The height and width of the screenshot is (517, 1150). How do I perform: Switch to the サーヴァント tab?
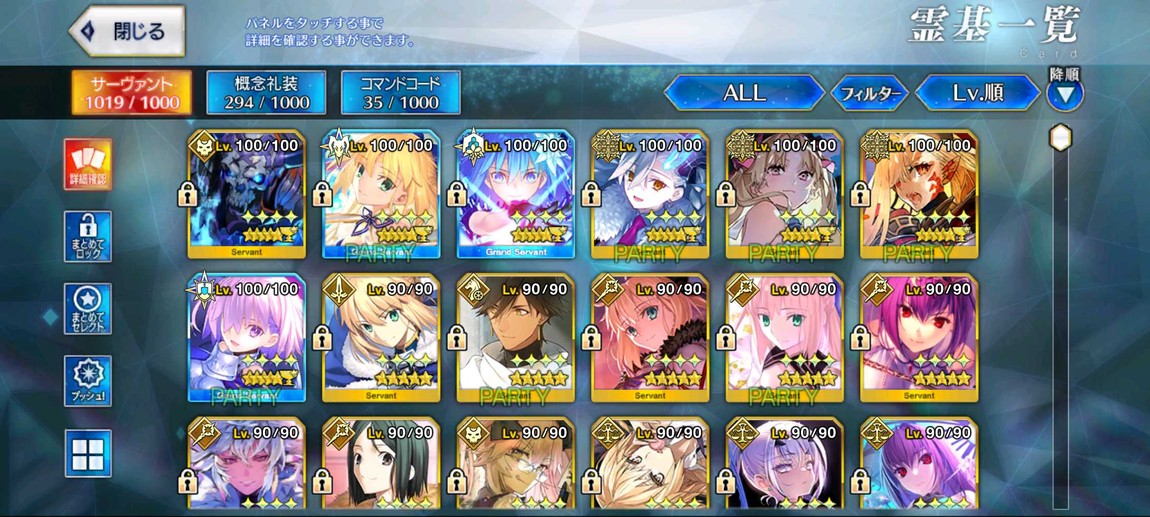coord(132,92)
